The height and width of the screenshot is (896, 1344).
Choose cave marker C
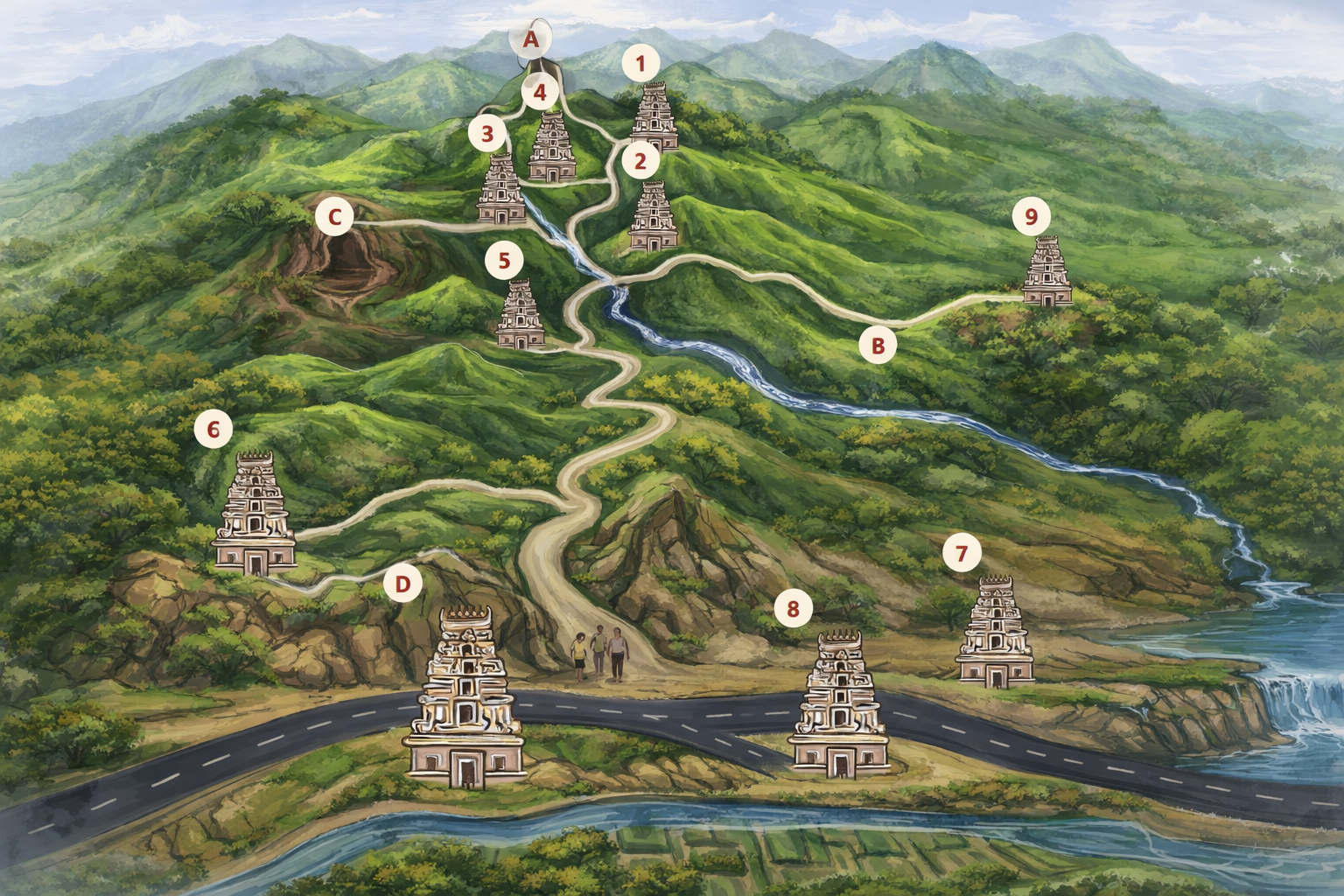[333, 216]
